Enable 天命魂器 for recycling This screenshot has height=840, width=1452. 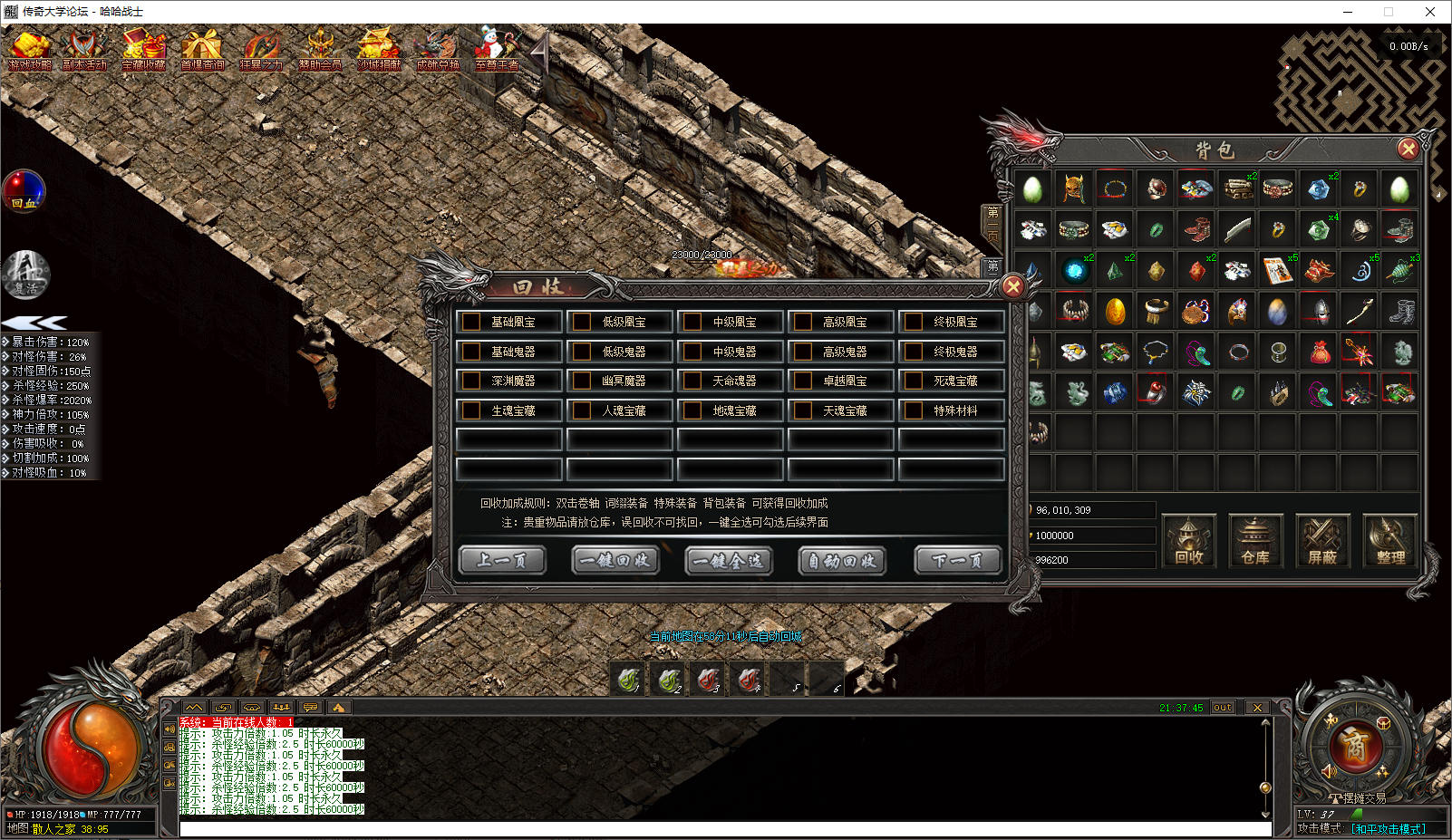click(693, 381)
